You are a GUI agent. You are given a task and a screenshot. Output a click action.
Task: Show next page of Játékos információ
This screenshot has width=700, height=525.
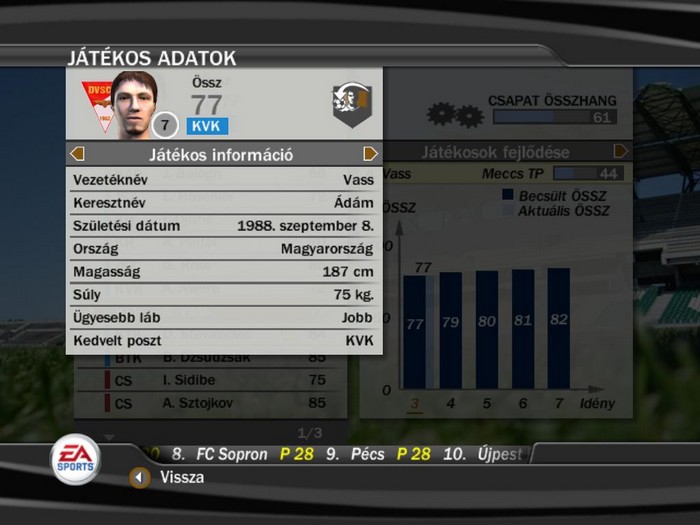(370, 154)
